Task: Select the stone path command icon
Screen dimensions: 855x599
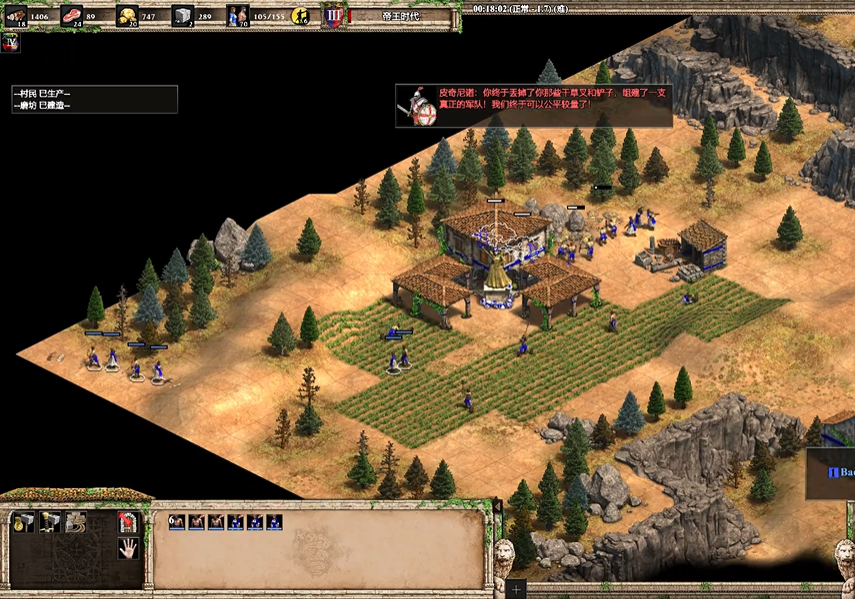Action: tap(75, 521)
